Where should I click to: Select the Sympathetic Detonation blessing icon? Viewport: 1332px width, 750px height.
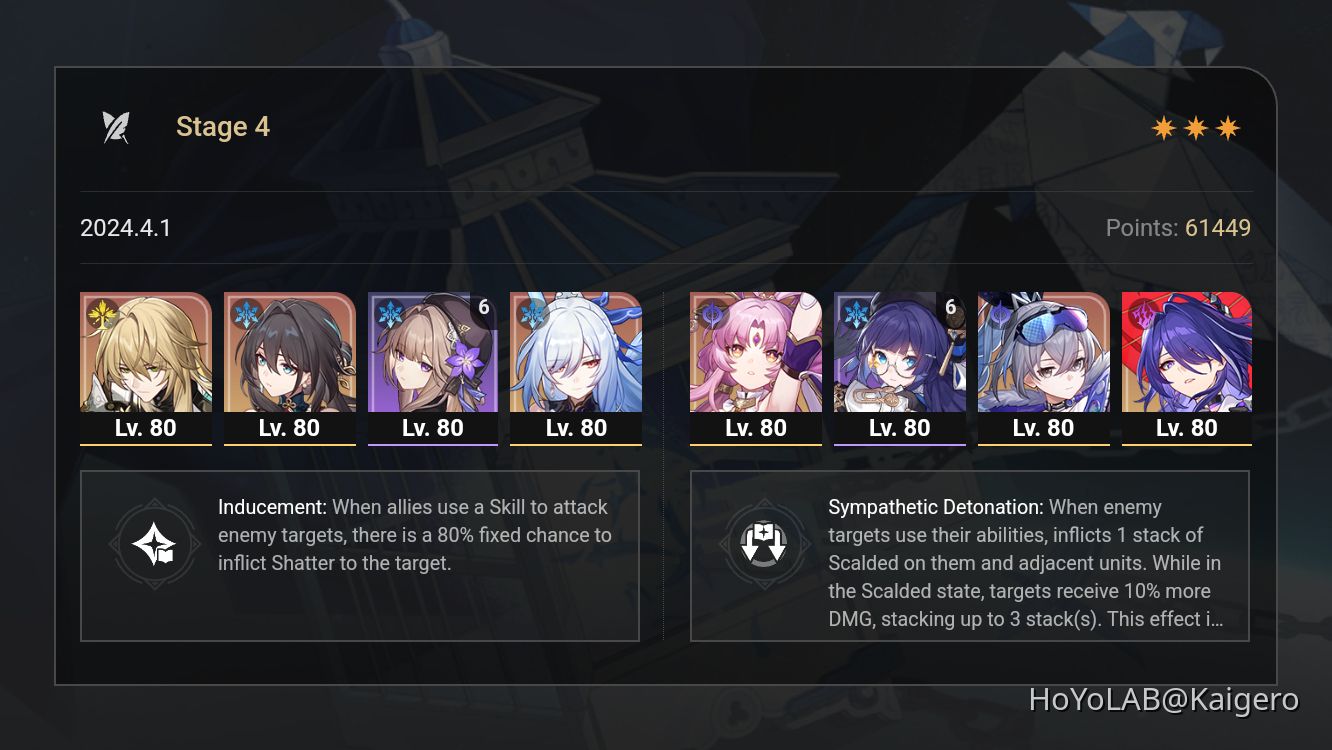(x=765, y=544)
